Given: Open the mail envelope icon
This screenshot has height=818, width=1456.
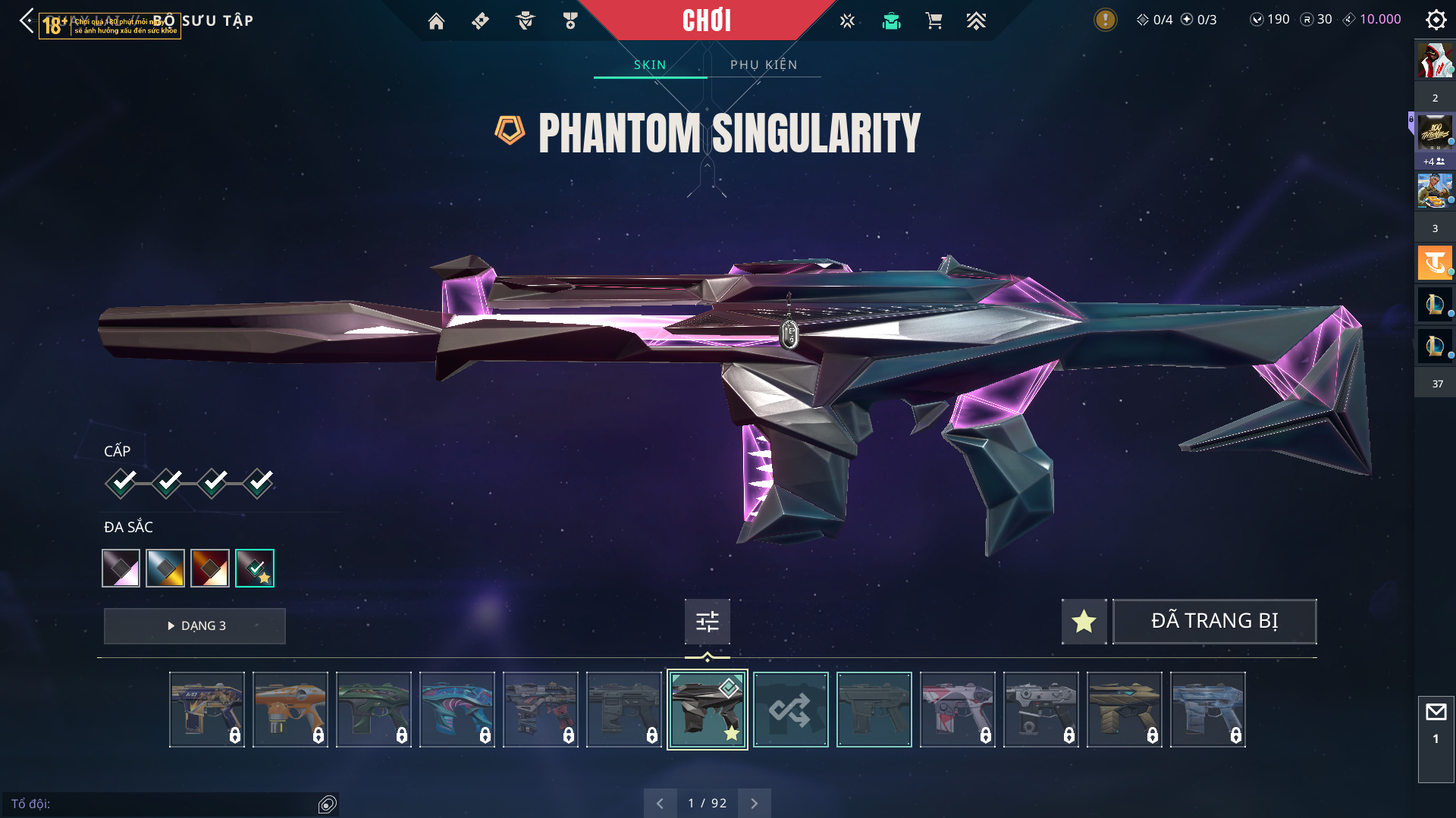Looking at the screenshot, I should [1436, 712].
